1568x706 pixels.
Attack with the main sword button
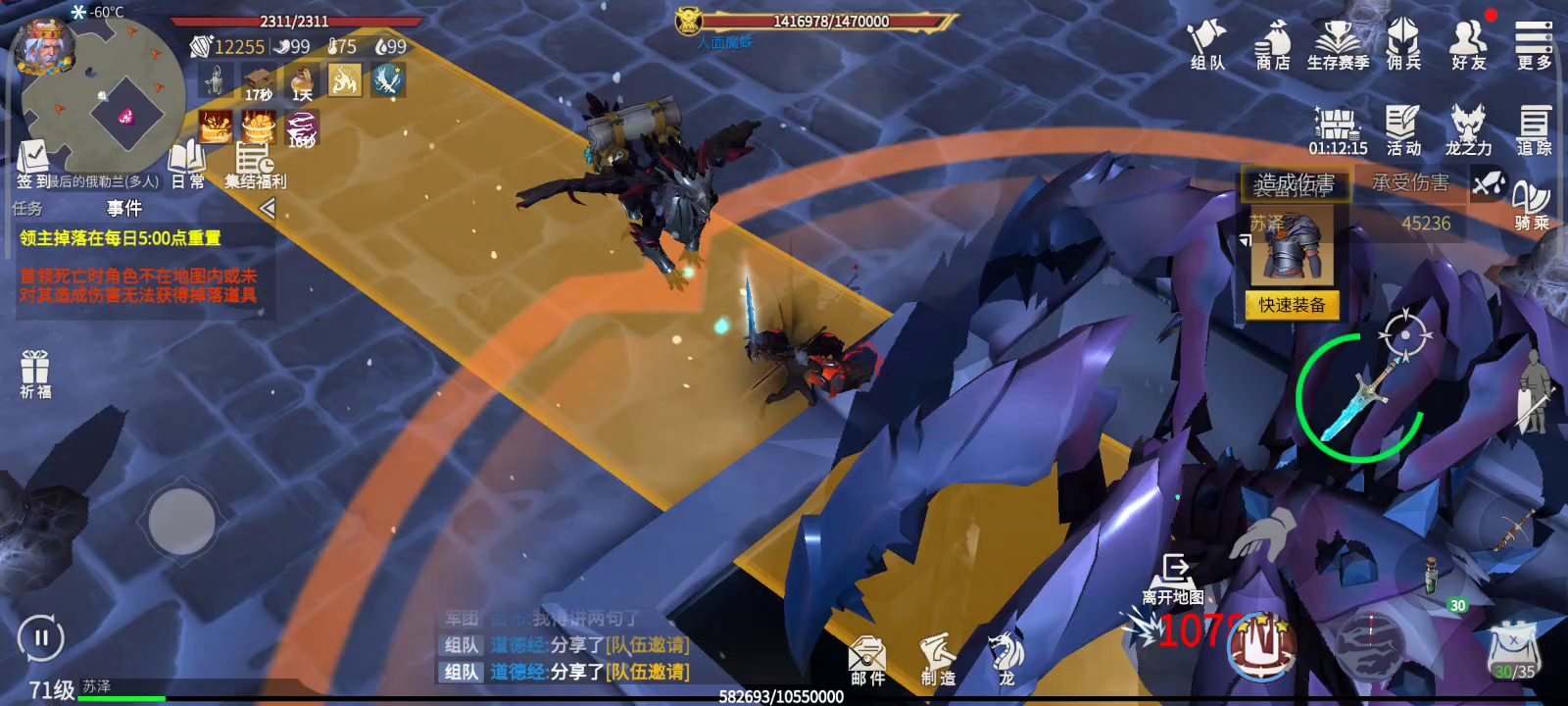[x=1360, y=398]
